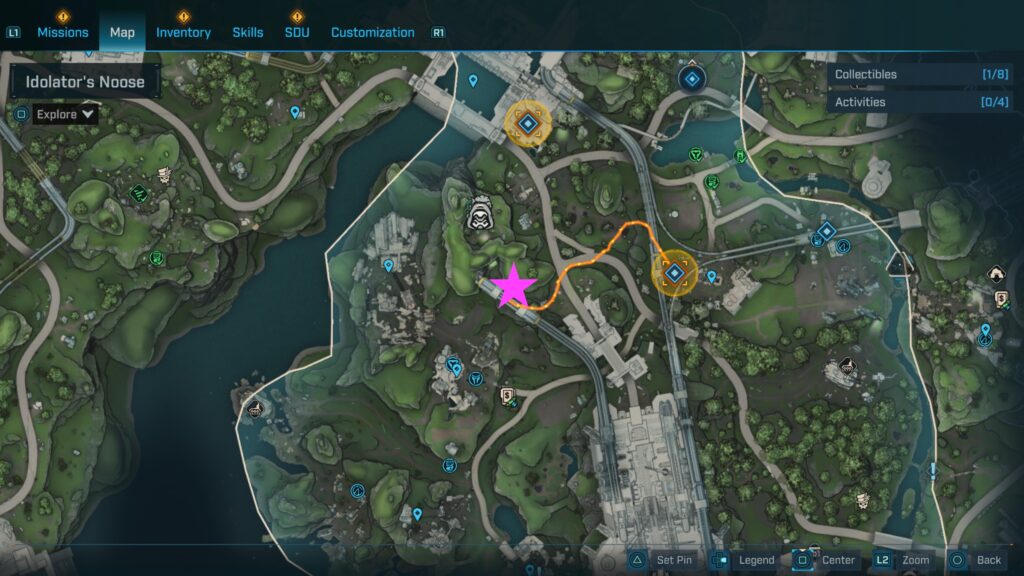Screen dimensions: 1024x576
Task: Open the SDU tab
Action: 296,32
